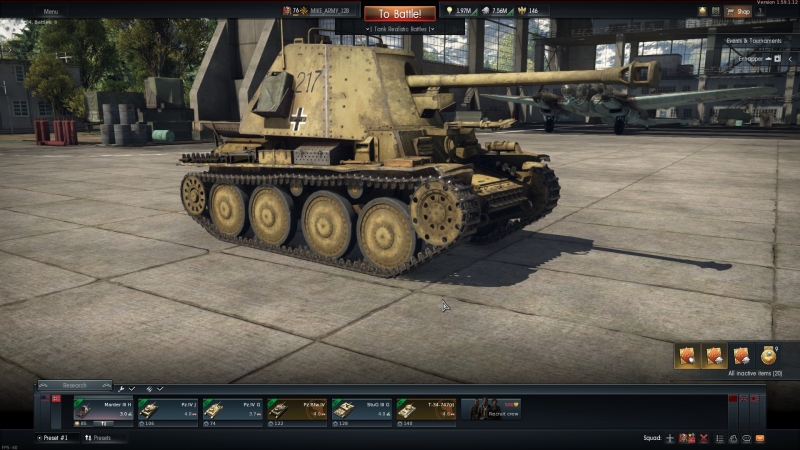Open the Shop
Image resolution: width=800 pixels, height=450 pixels.
click(x=738, y=12)
